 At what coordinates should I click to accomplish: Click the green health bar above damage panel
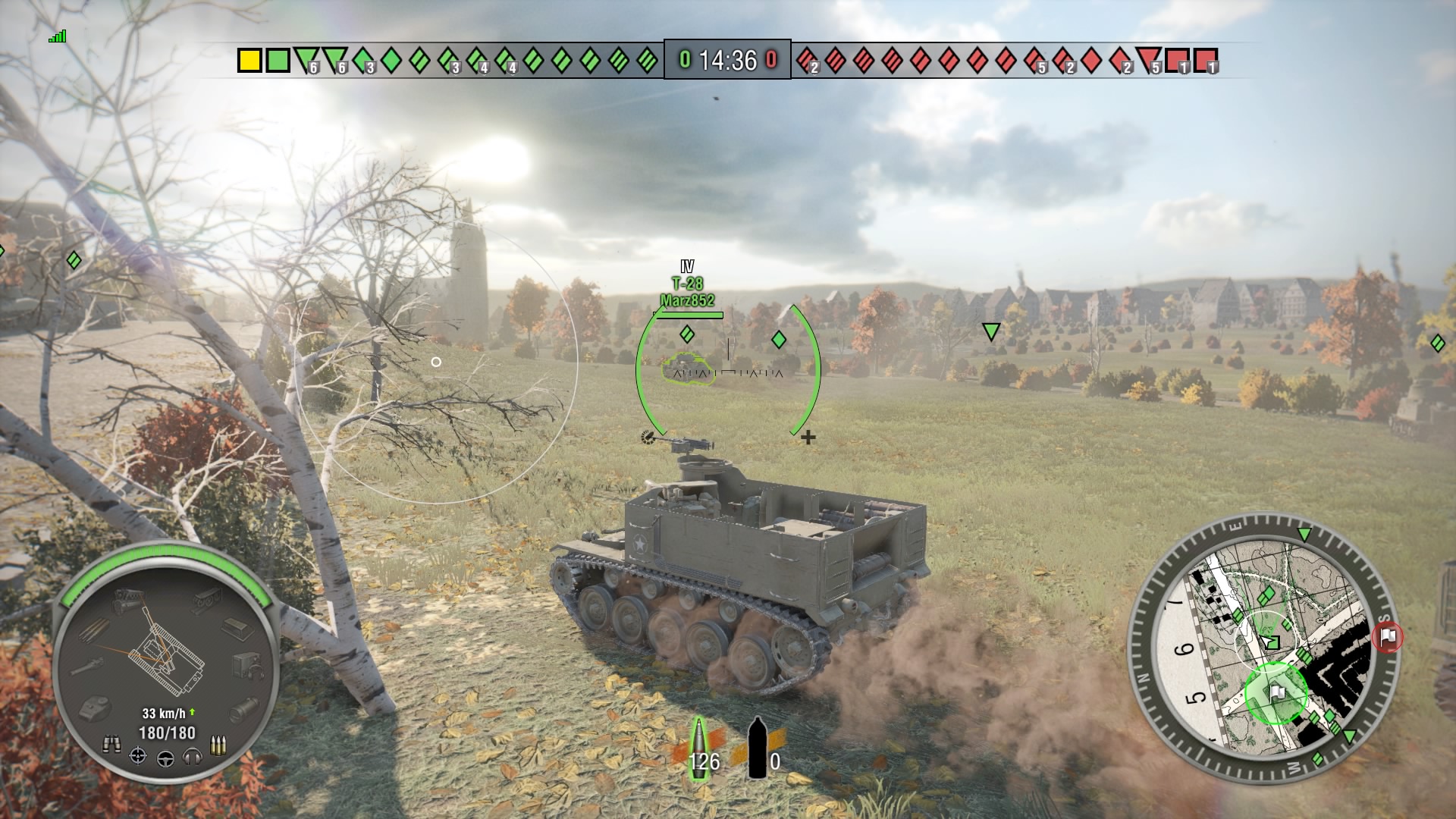(167, 552)
